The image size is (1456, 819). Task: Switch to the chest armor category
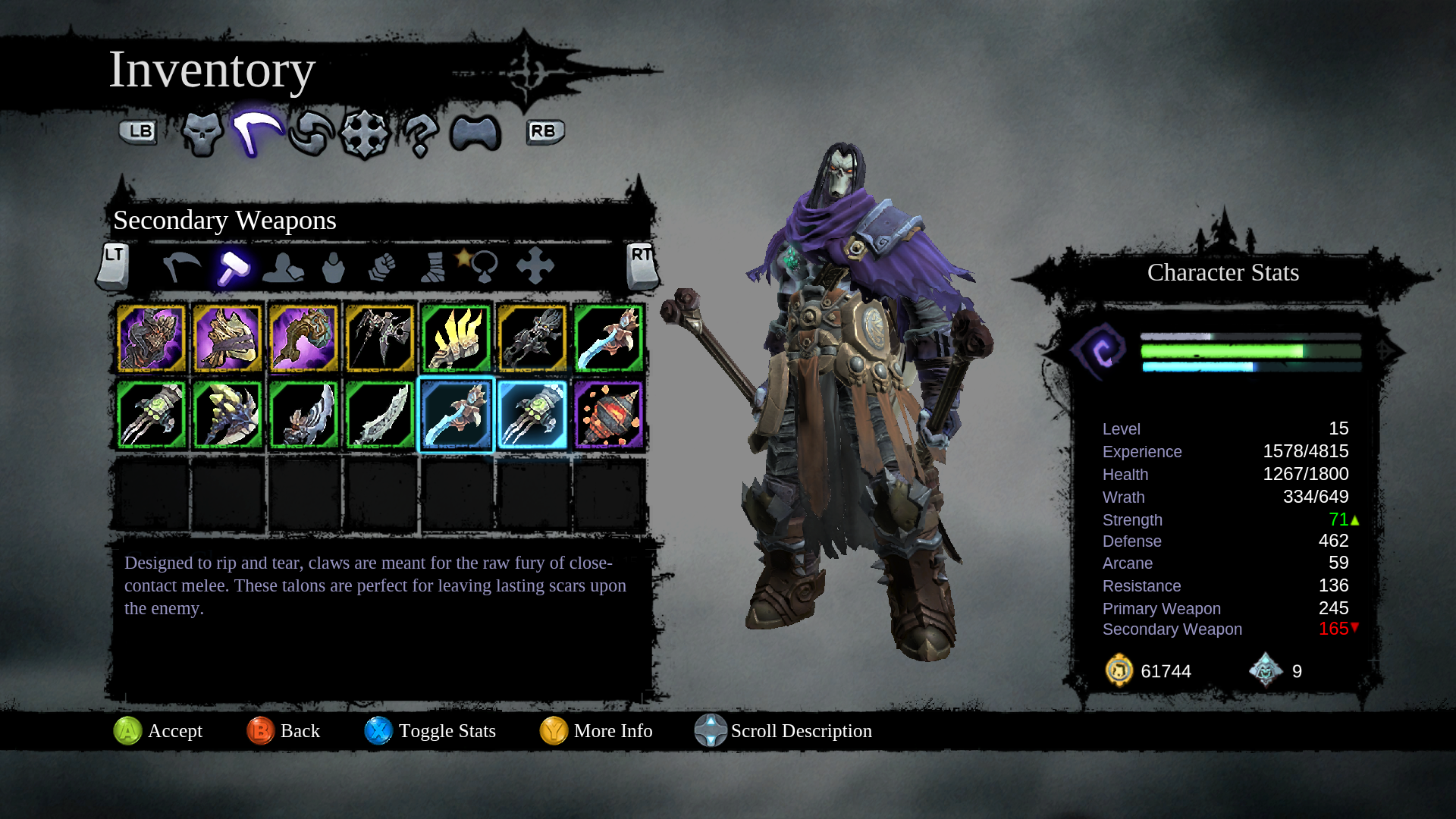[333, 267]
